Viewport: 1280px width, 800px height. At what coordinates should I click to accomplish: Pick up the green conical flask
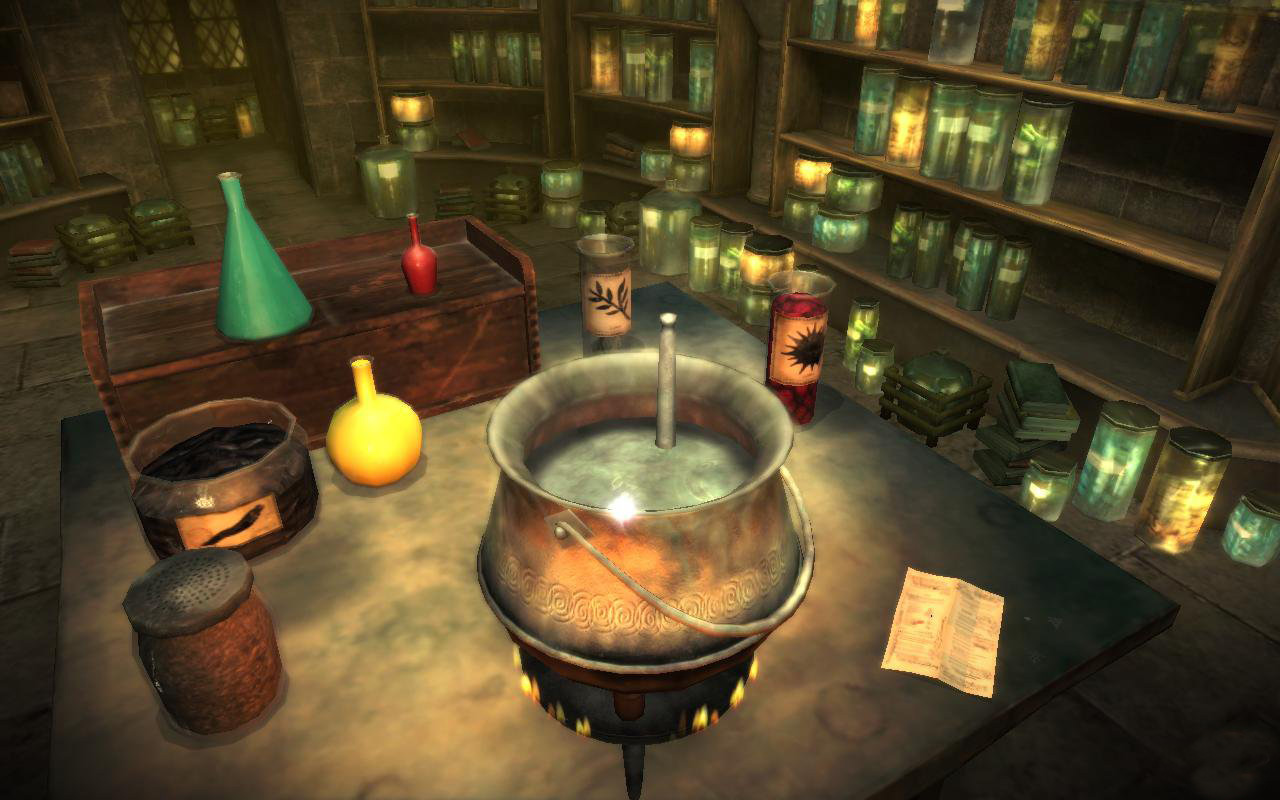[x=258, y=273]
